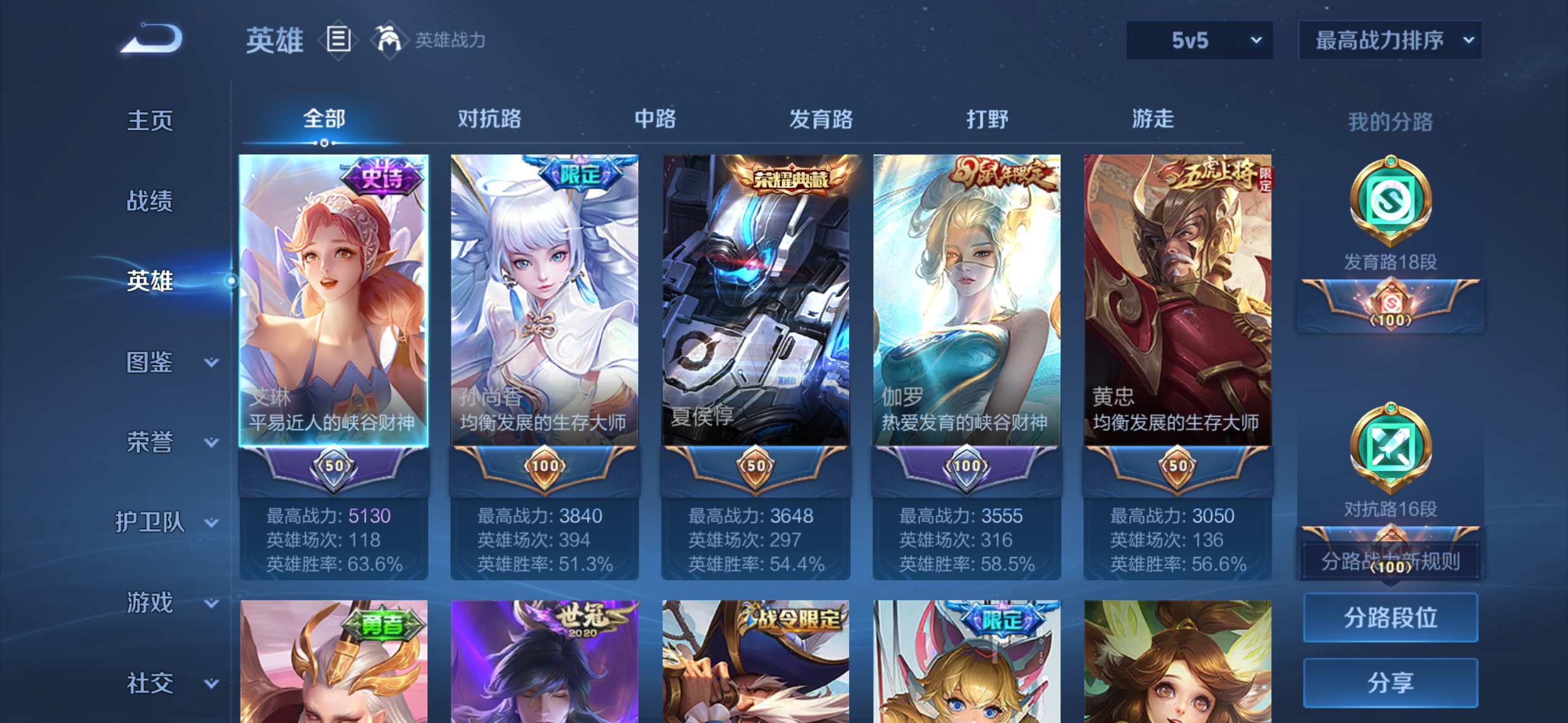Open the 最高战力排序 sorting dropdown
1568x723 pixels.
(x=1389, y=39)
